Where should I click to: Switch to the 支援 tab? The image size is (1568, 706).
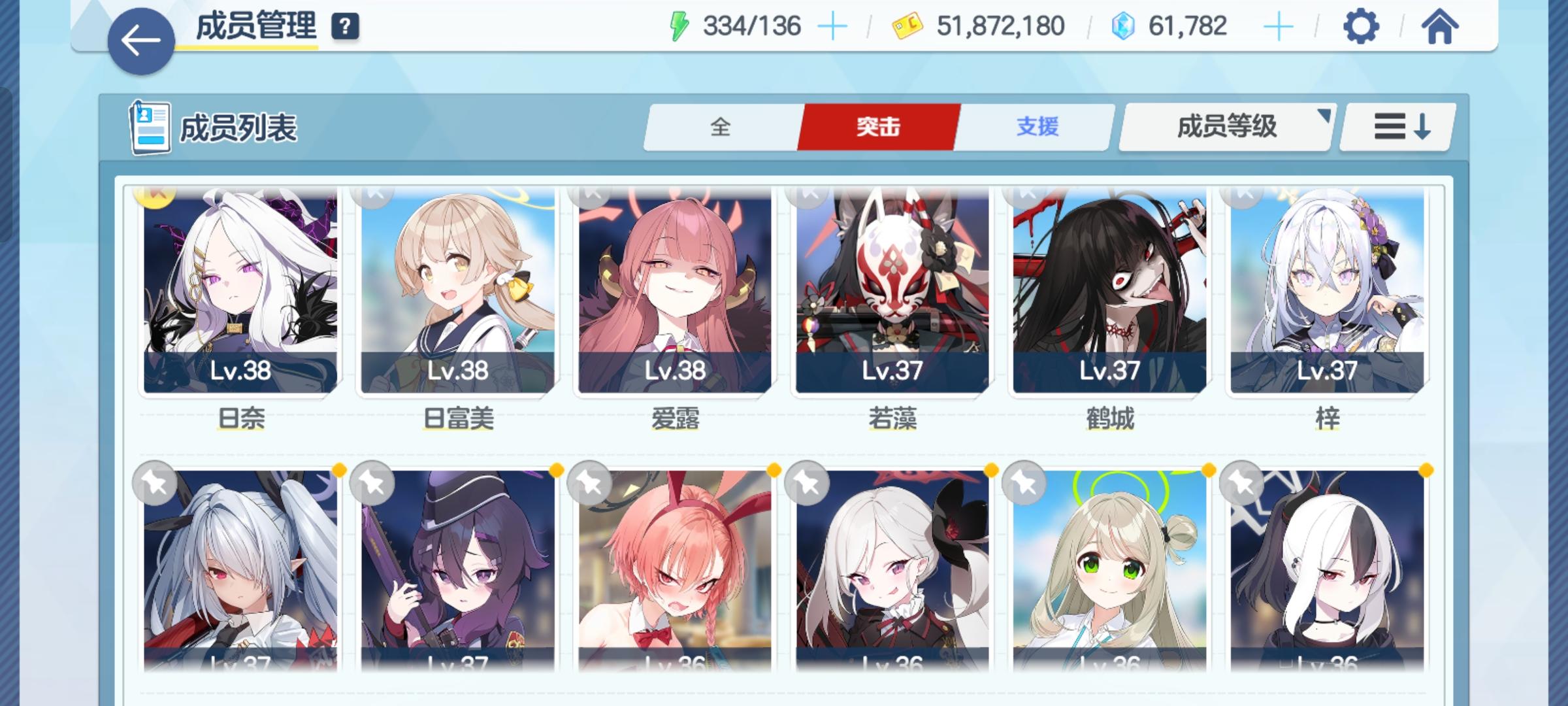tap(1039, 128)
